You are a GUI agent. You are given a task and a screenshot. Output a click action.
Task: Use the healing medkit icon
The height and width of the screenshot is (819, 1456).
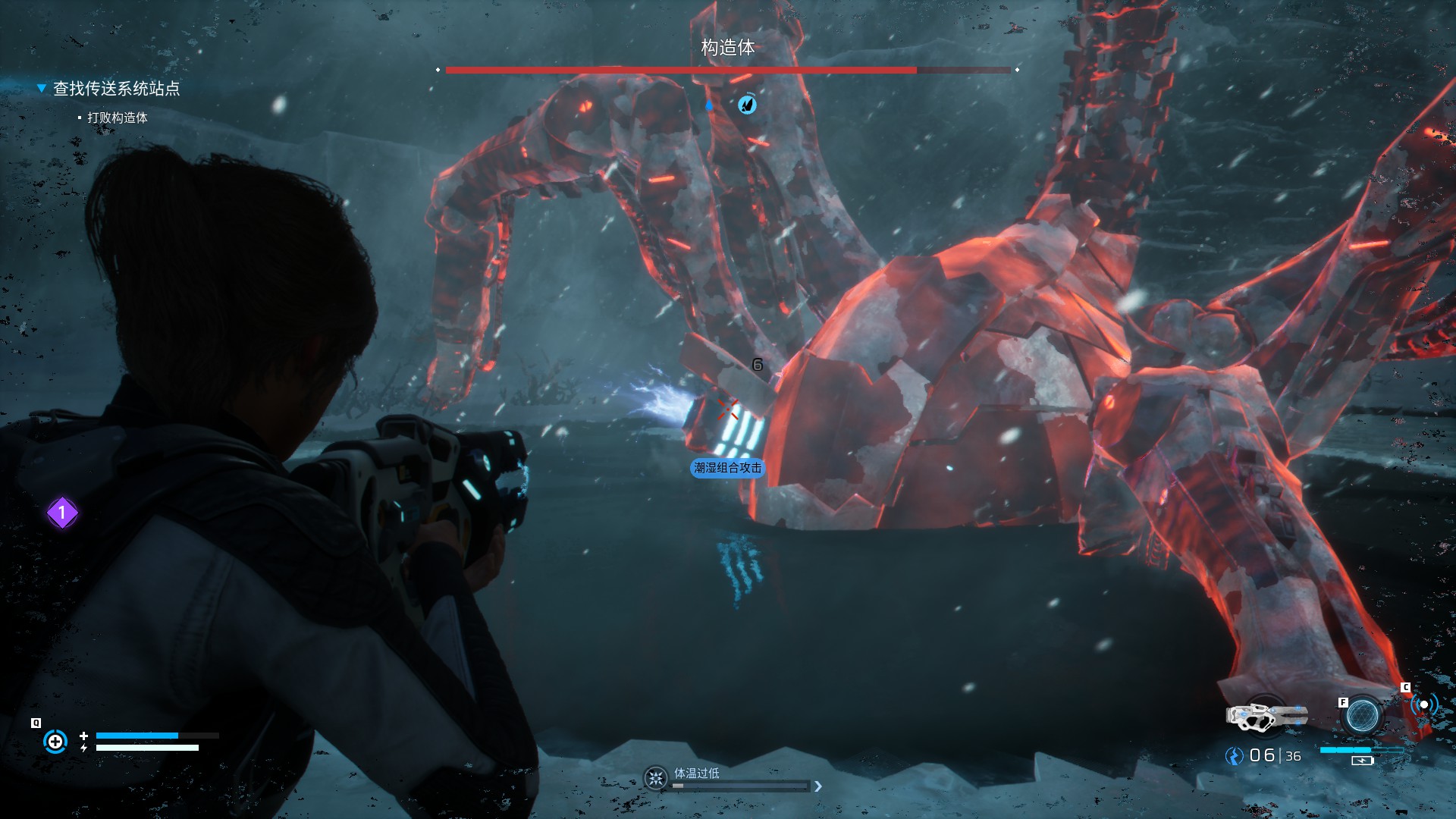click(x=55, y=741)
